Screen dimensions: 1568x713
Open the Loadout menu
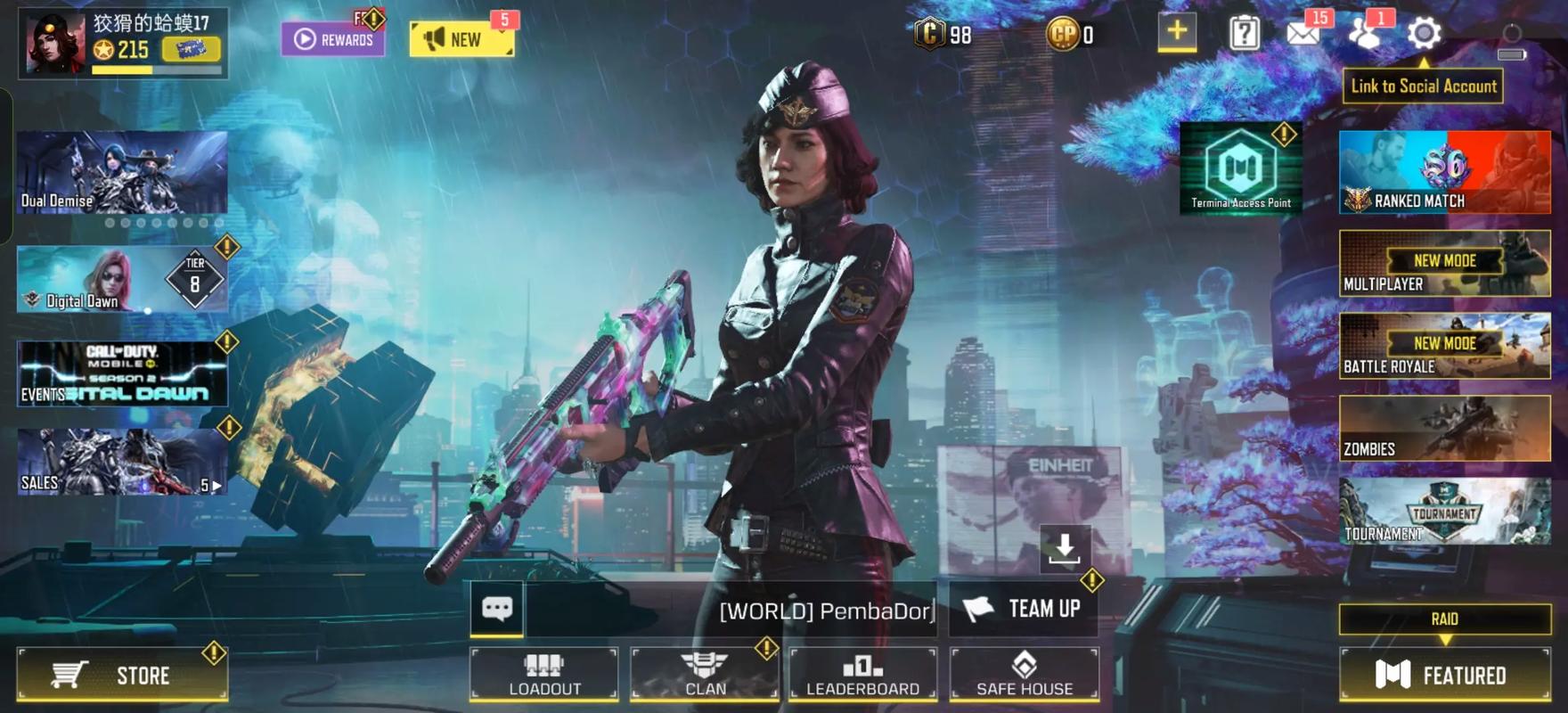click(x=544, y=675)
